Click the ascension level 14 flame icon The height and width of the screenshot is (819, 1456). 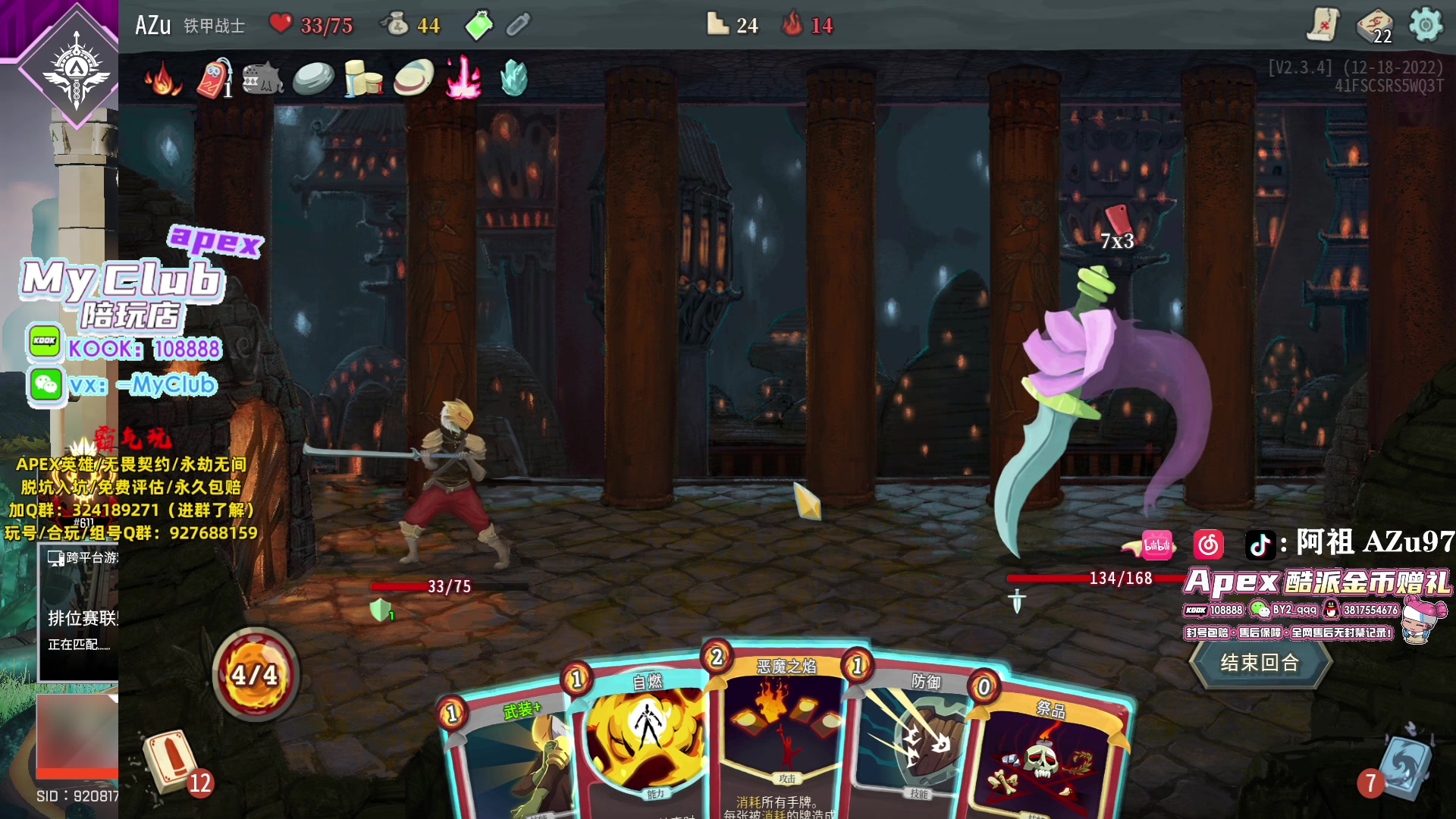tap(793, 25)
